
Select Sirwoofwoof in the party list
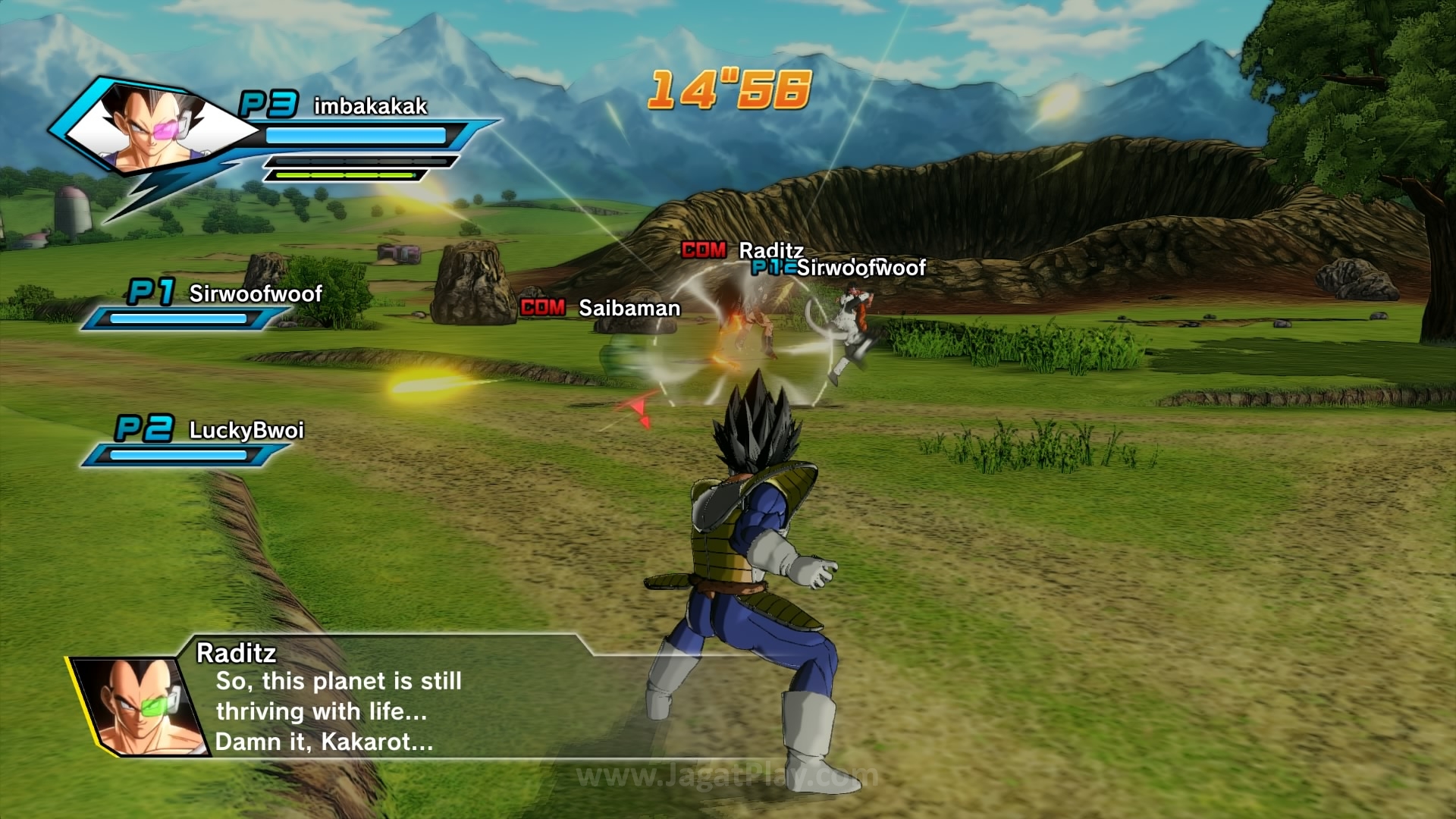(255, 294)
